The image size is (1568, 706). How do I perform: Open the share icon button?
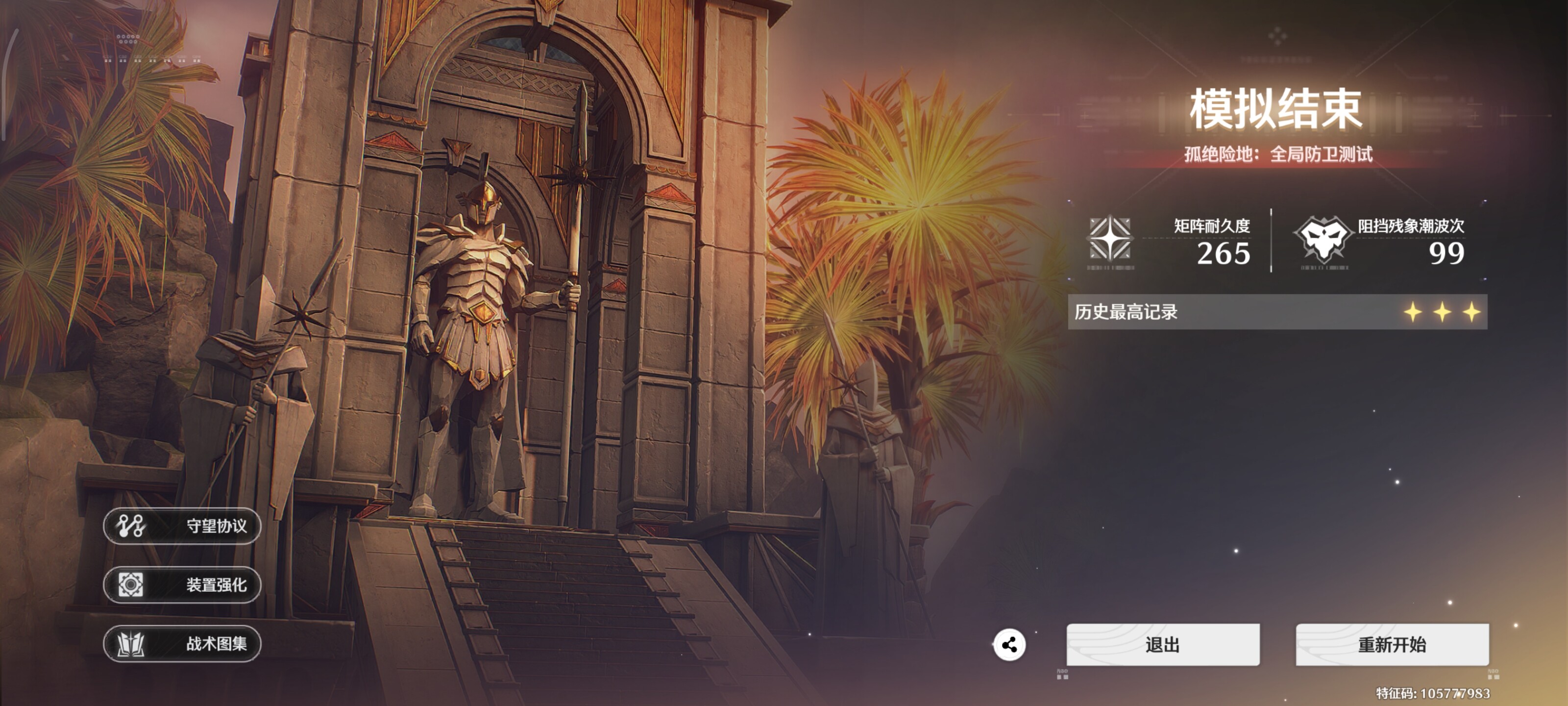(x=1009, y=645)
